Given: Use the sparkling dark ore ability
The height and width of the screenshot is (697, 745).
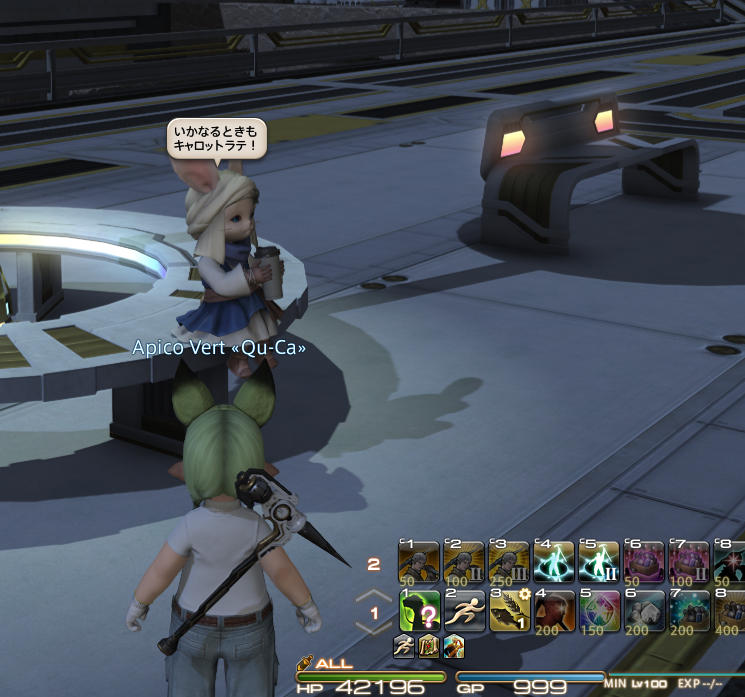Looking at the screenshot, I should (689, 610).
